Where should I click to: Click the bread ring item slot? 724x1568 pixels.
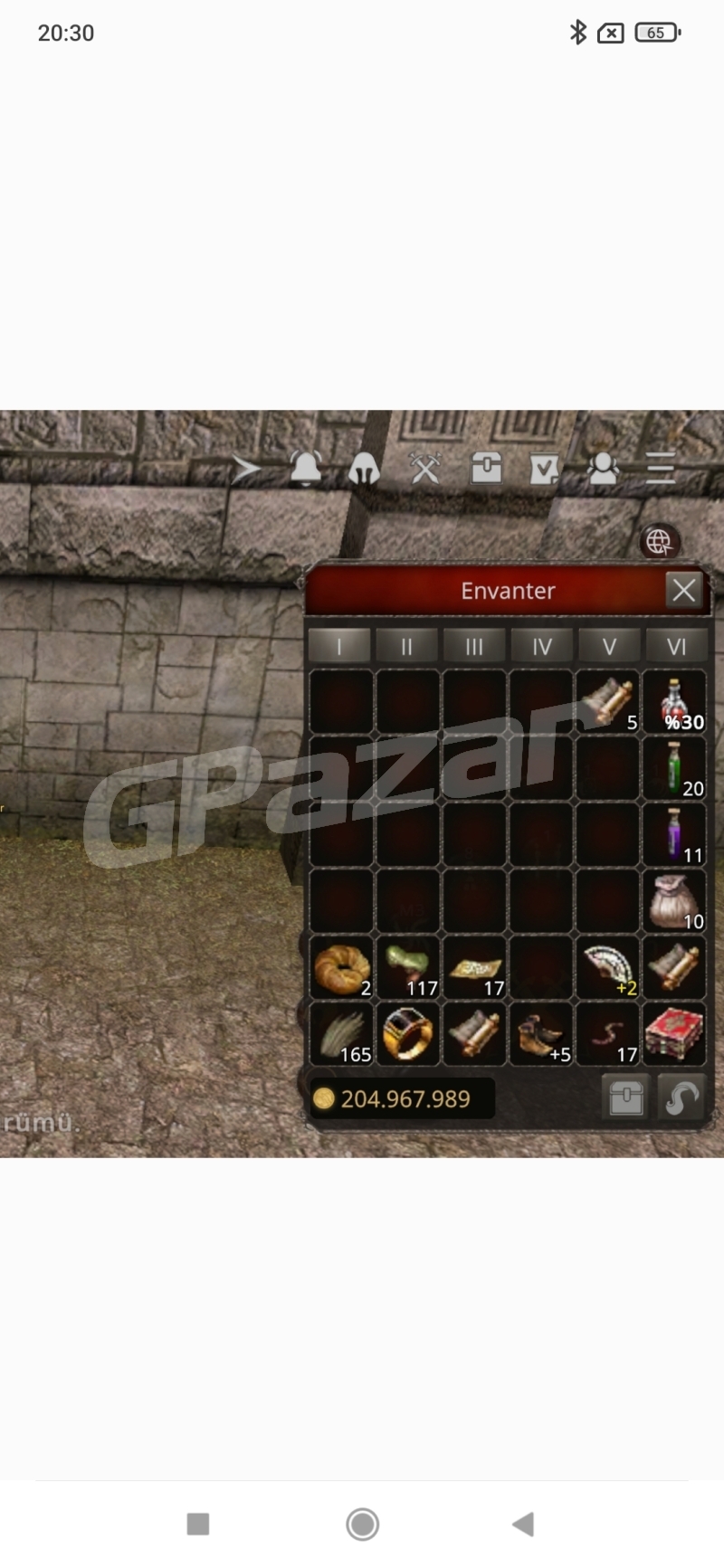click(x=341, y=968)
